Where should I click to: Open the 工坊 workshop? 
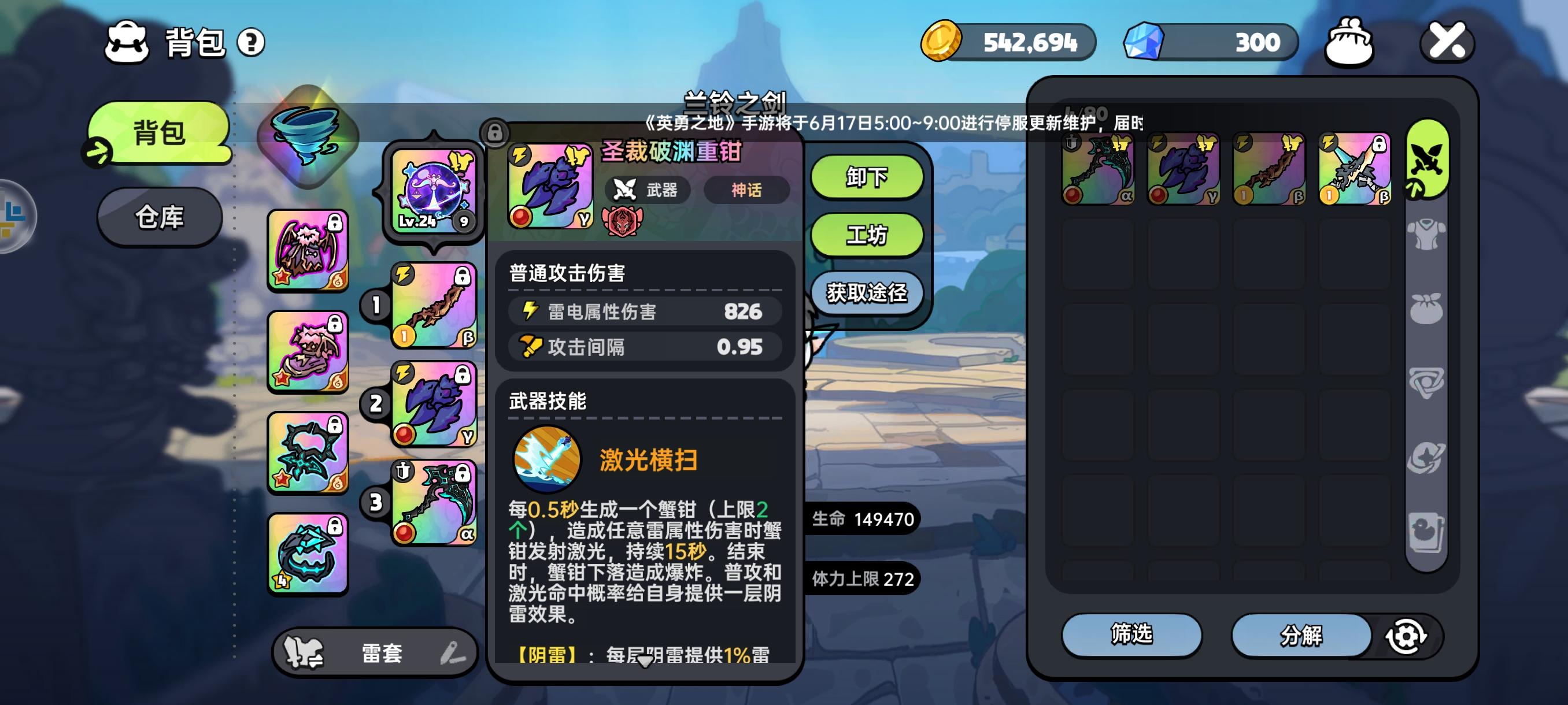(x=866, y=235)
